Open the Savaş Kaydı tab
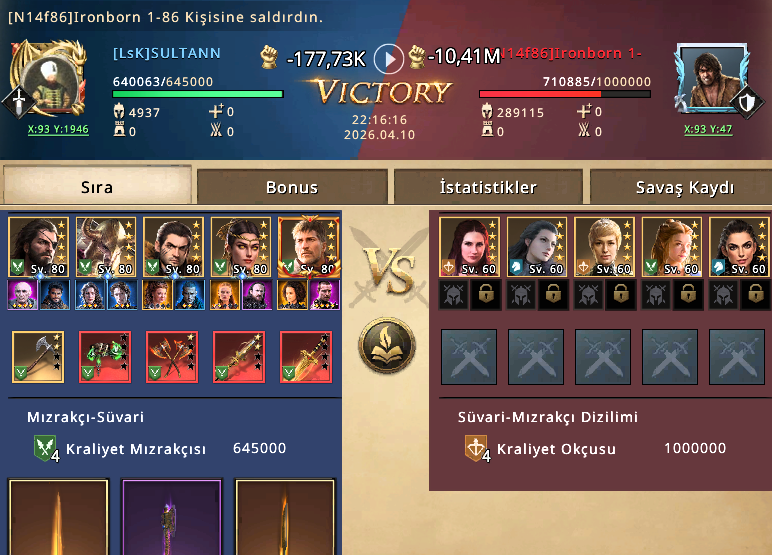Image resolution: width=772 pixels, height=555 pixels. pos(684,187)
